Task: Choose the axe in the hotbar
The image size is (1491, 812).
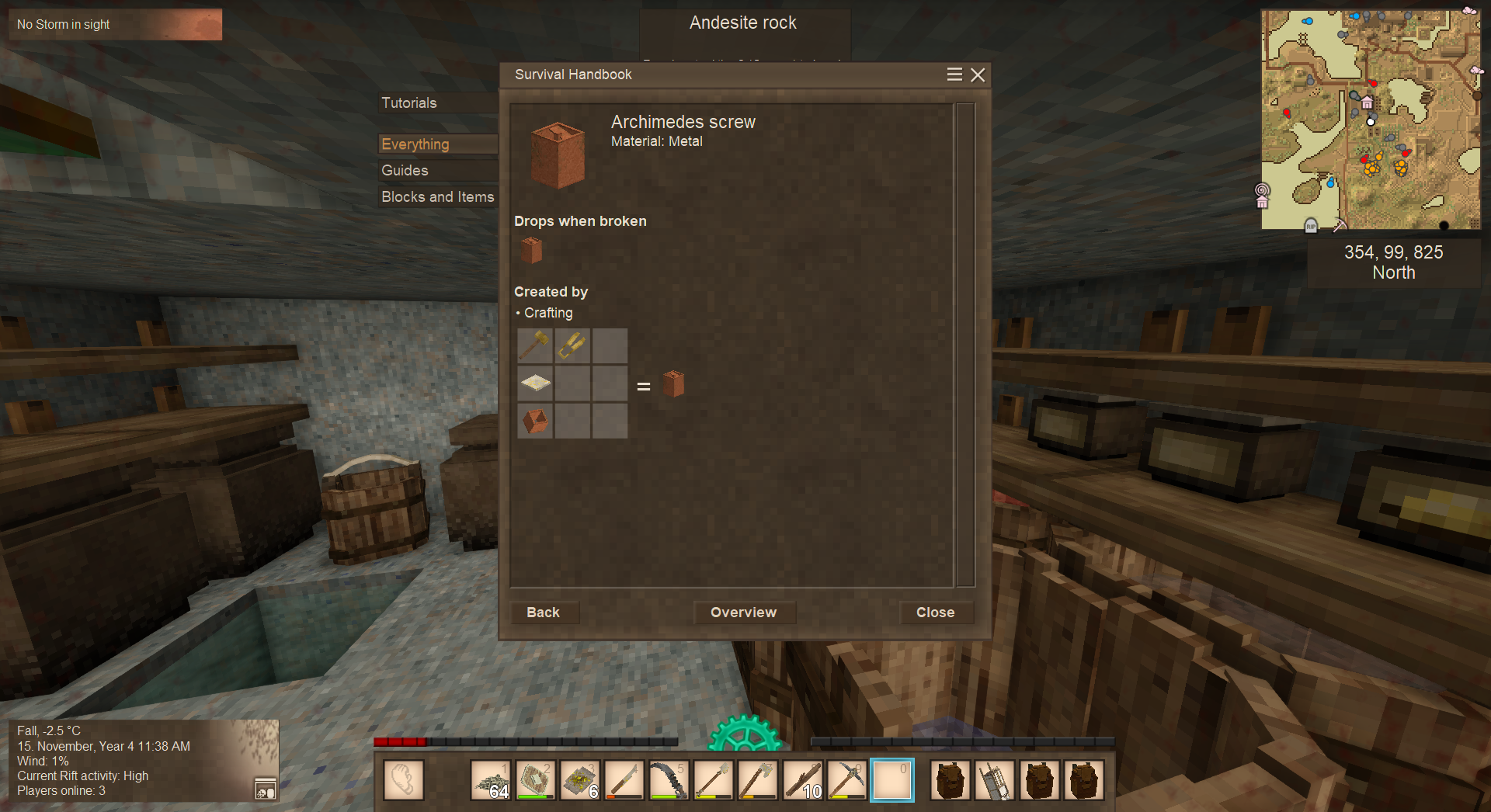Action: coord(757,779)
